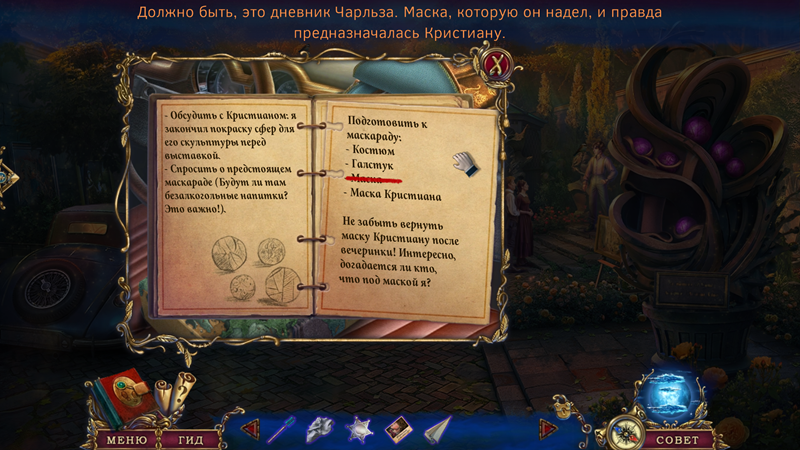Select the crumpled silver foil inventory item
The width and height of the screenshot is (800, 450).
tap(318, 430)
